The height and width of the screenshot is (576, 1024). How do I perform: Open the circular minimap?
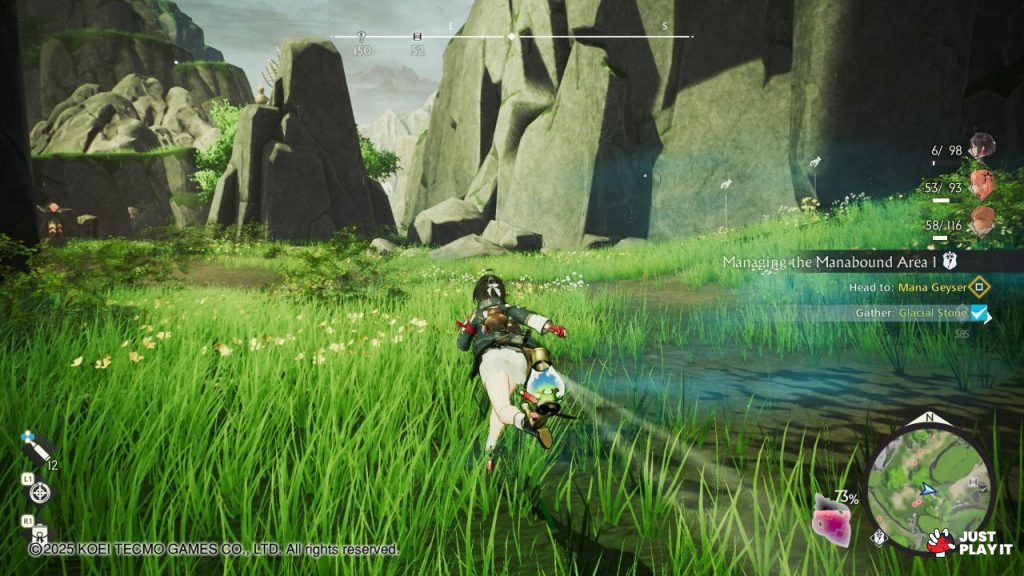pos(929,486)
